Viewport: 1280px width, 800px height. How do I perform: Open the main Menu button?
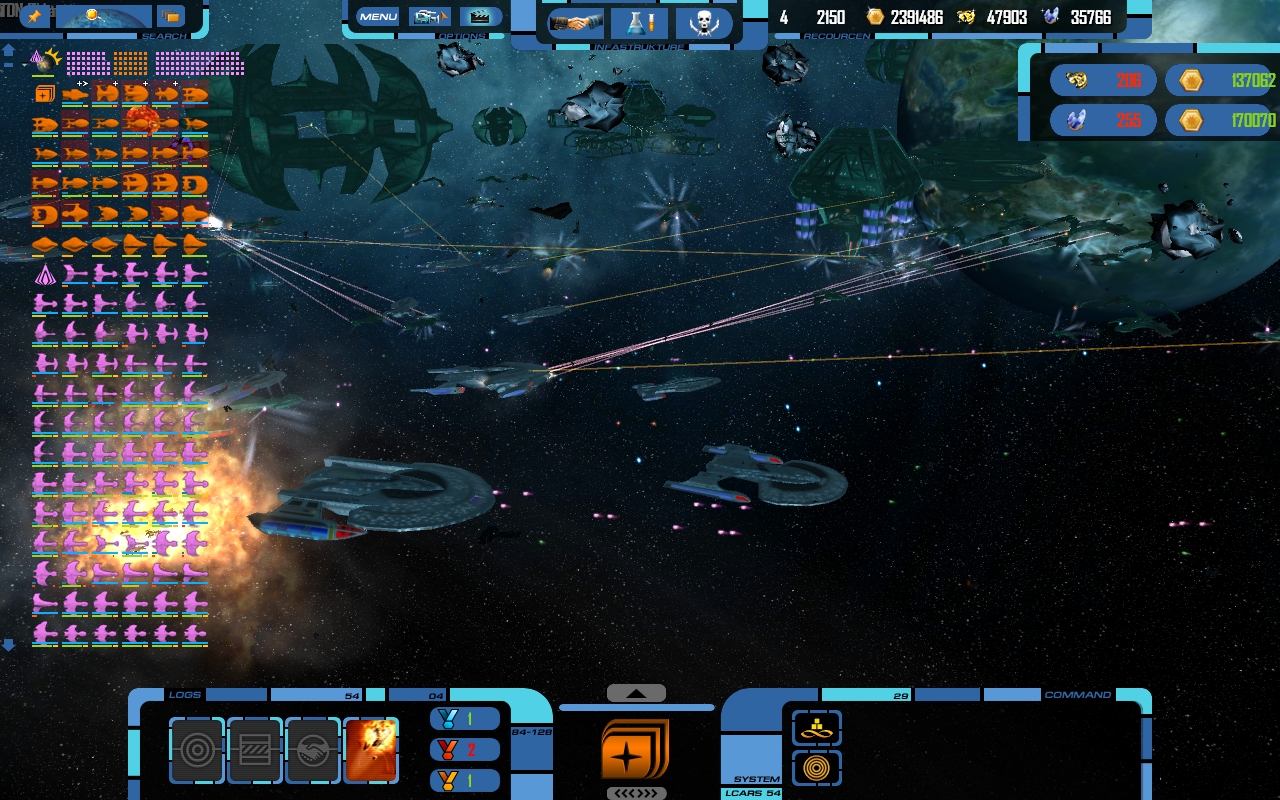[377, 16]
